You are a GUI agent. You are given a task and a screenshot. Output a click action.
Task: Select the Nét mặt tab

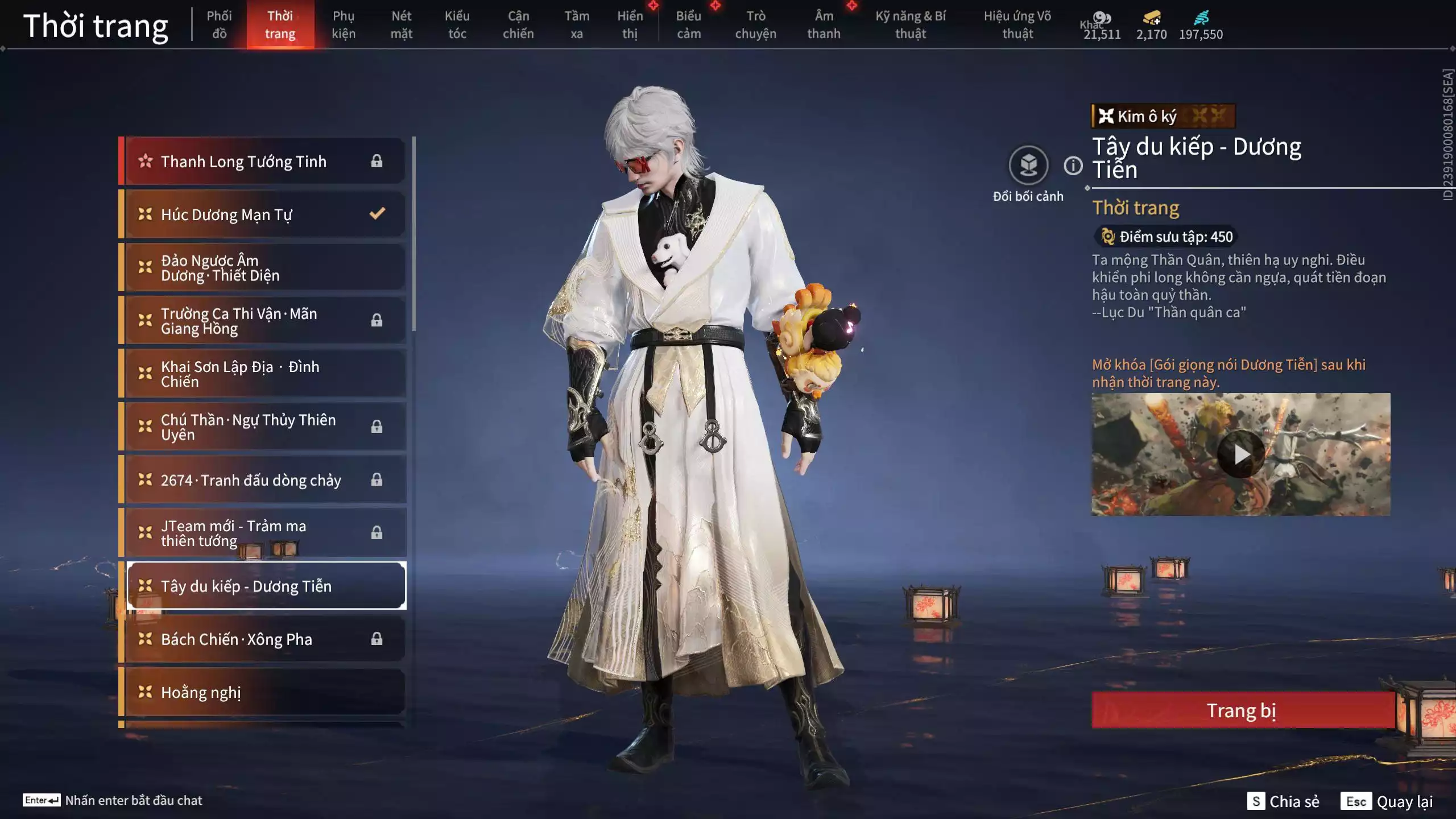click(x=401, y=24)
